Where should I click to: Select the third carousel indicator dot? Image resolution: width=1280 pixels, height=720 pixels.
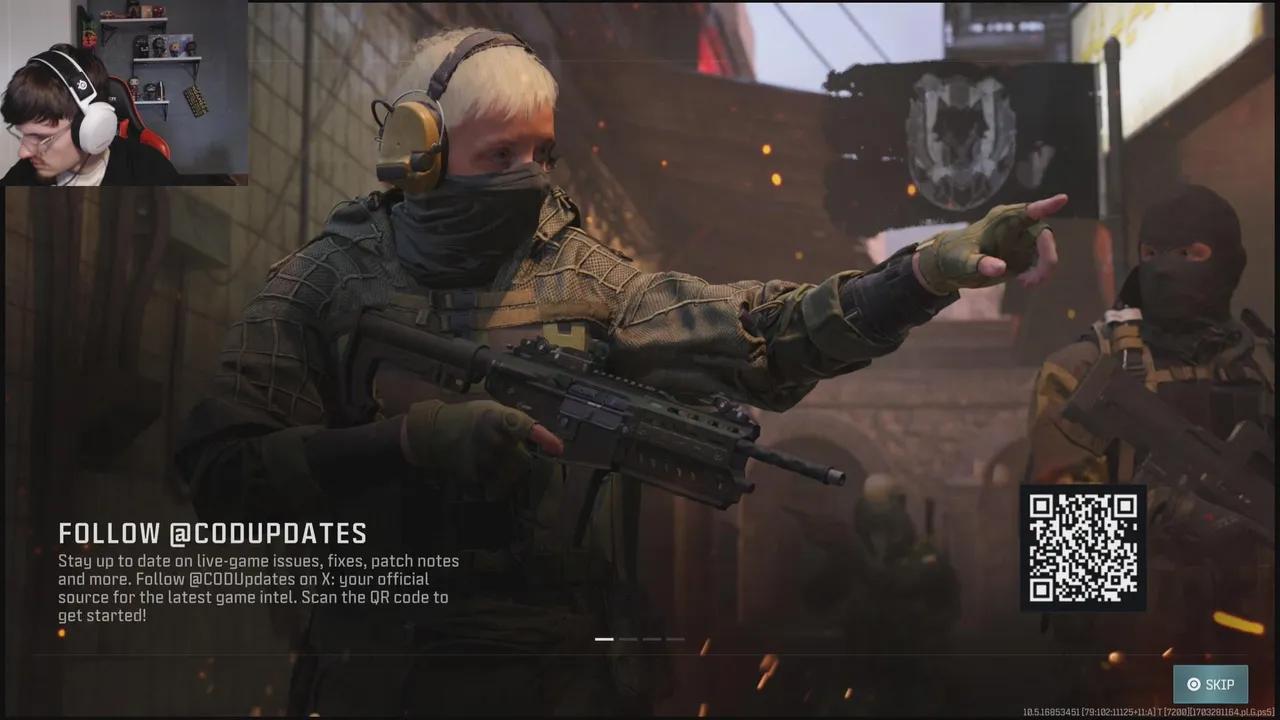(652, 639)
